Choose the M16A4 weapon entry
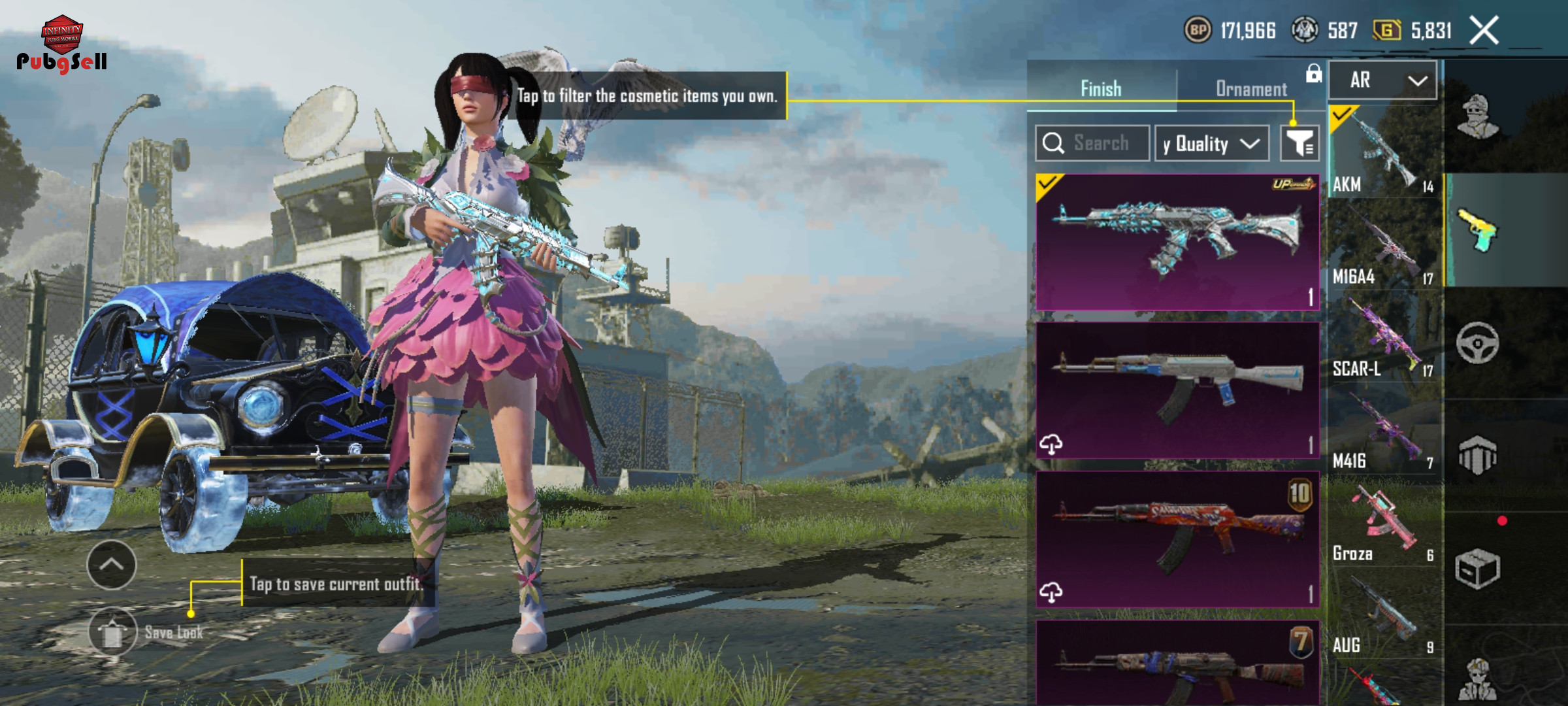The width and height of the screenshot is (1568, 706). click(x=1382, y=246)
